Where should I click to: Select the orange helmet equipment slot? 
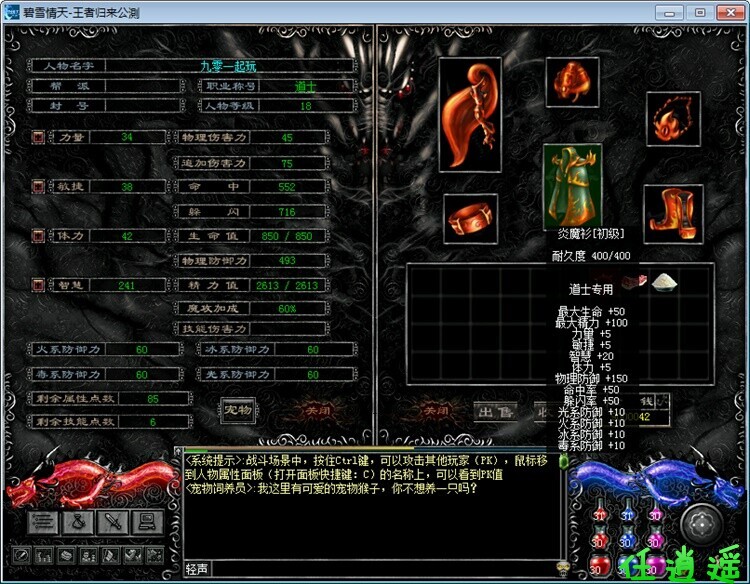pos(574,81)
